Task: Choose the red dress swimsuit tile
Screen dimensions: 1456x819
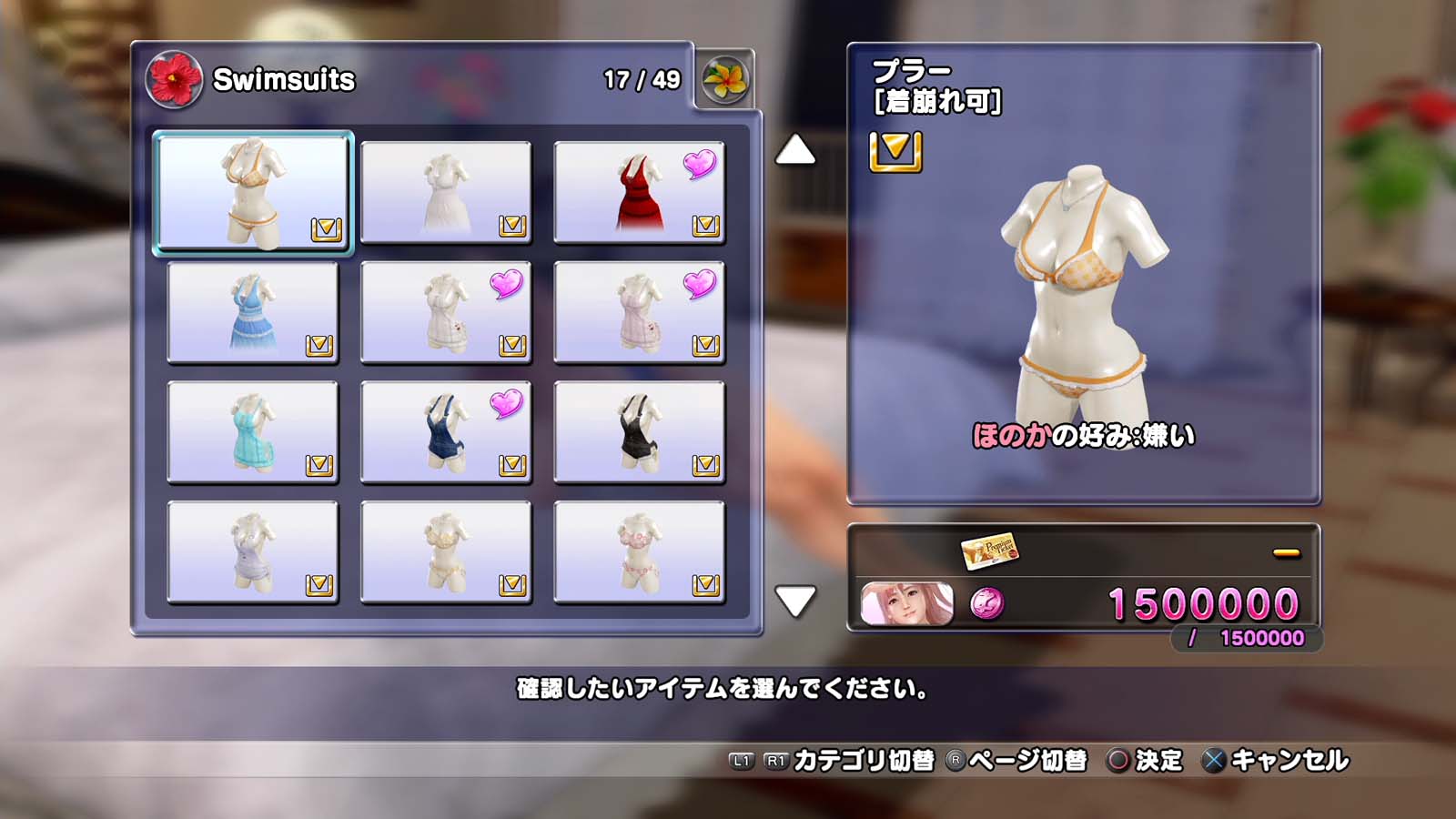Action: [639, 192]
